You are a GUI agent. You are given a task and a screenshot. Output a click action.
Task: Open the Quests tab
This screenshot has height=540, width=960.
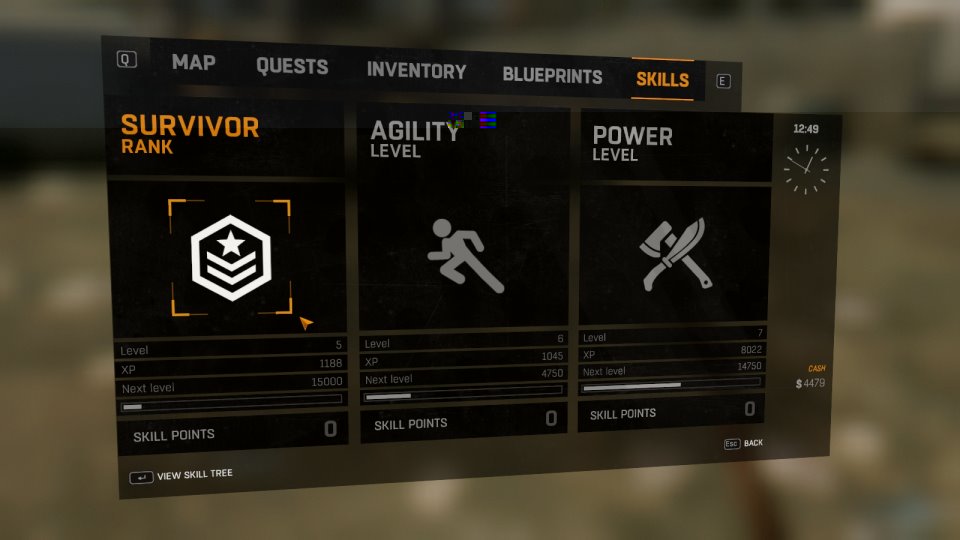coord(292,67)
